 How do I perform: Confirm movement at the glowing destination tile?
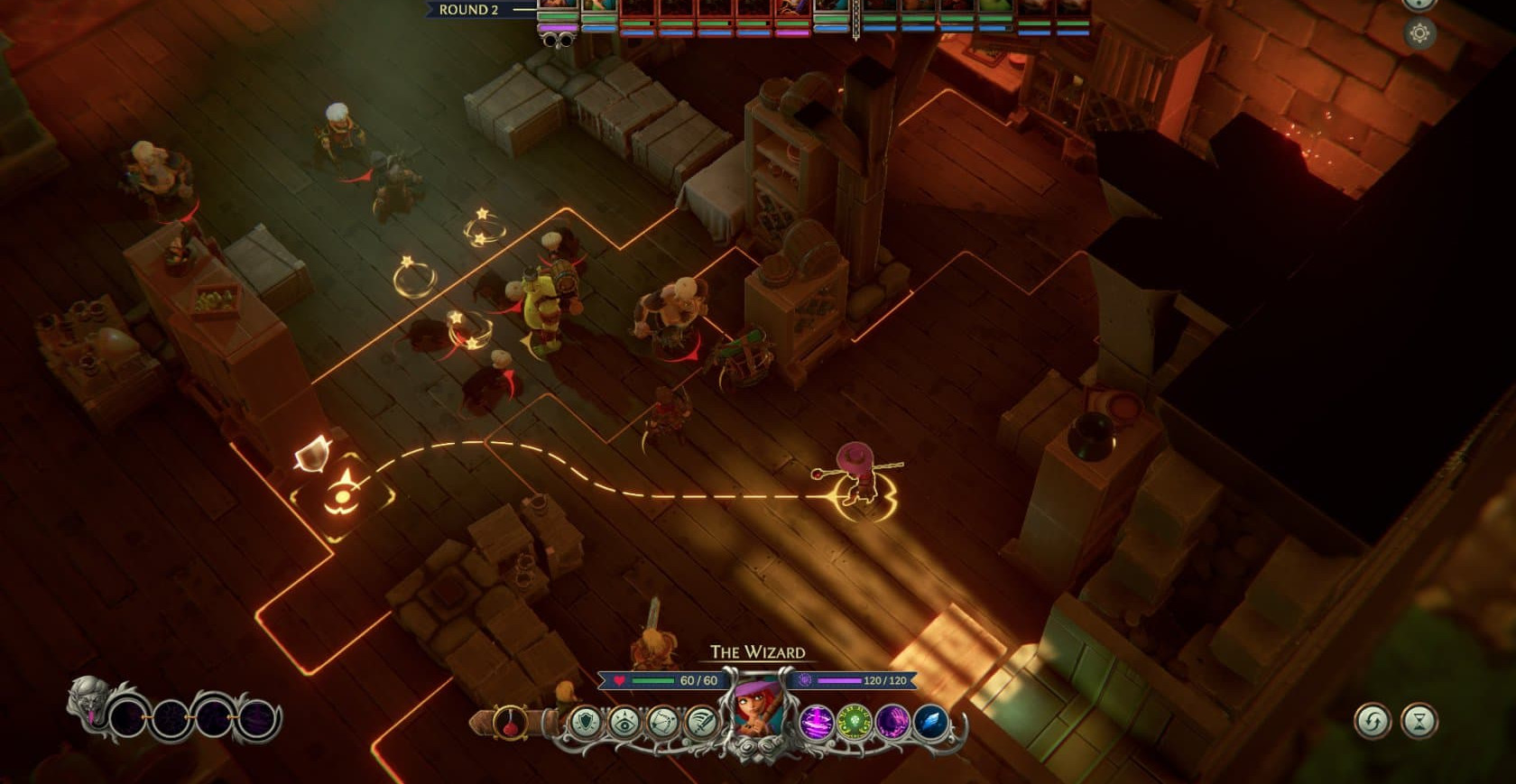coord(342,496)
